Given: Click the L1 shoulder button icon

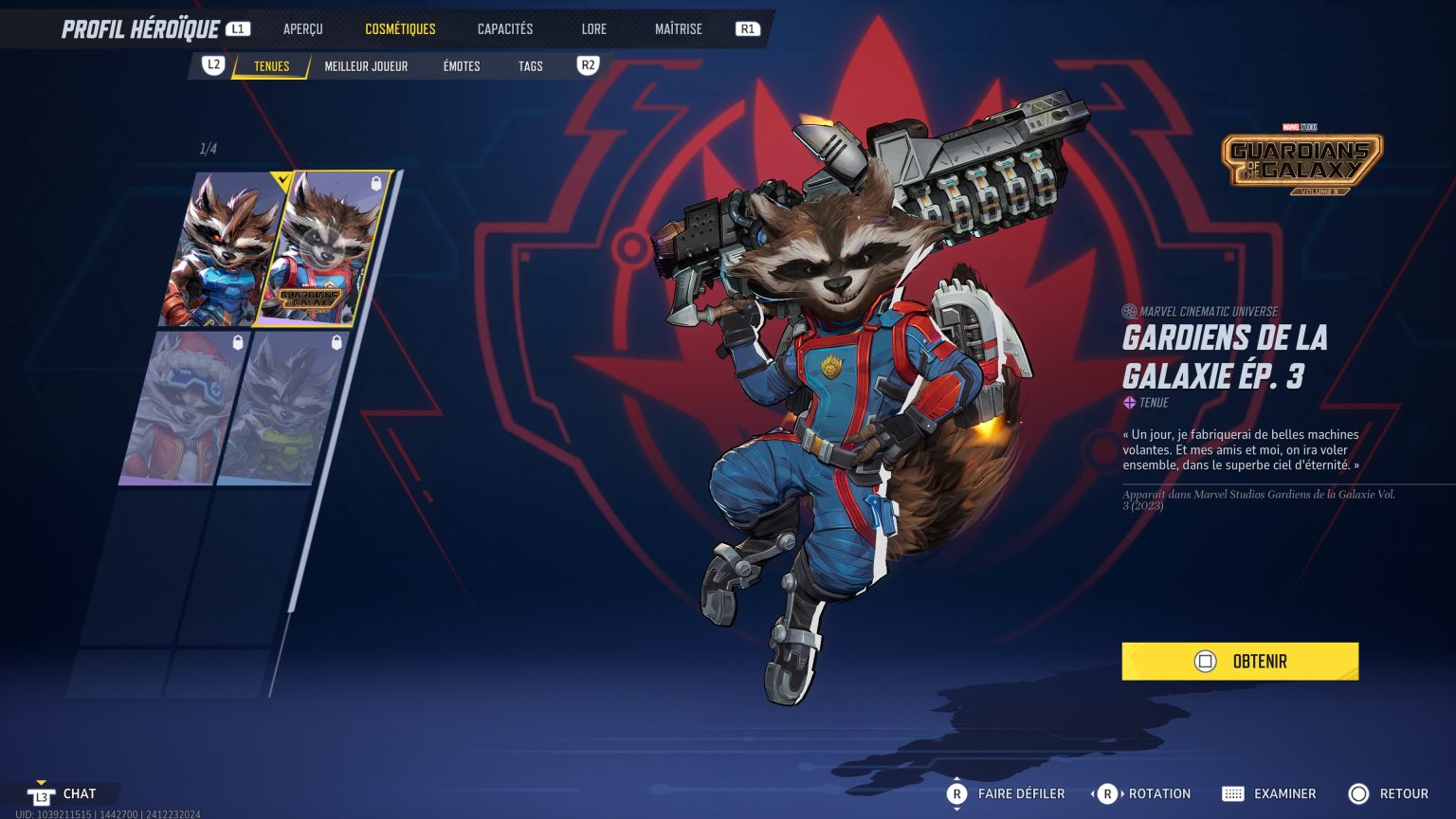Looking at the screenshot, I should (238, 28).
